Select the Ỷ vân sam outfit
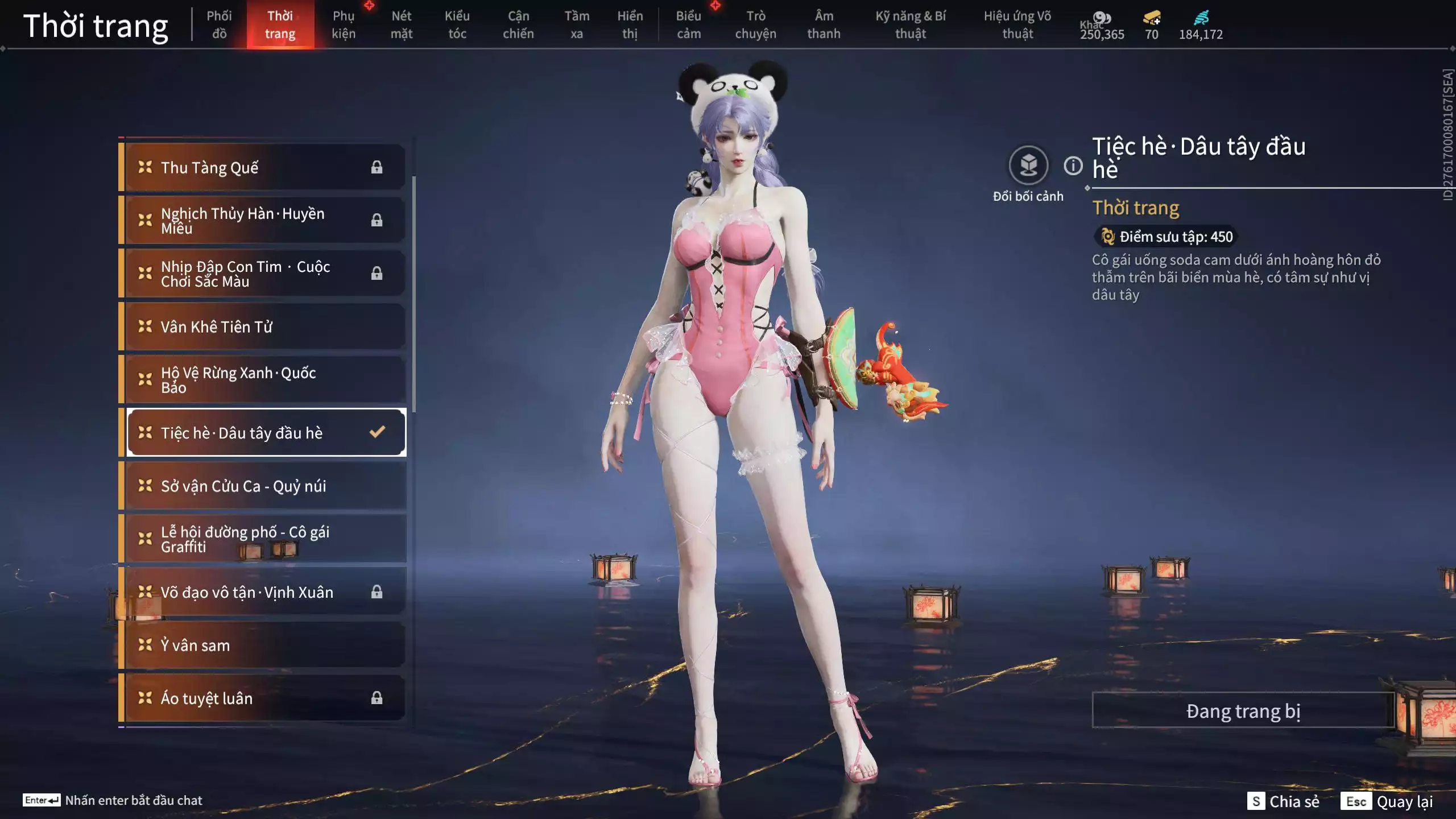 (x=265, y=645)
